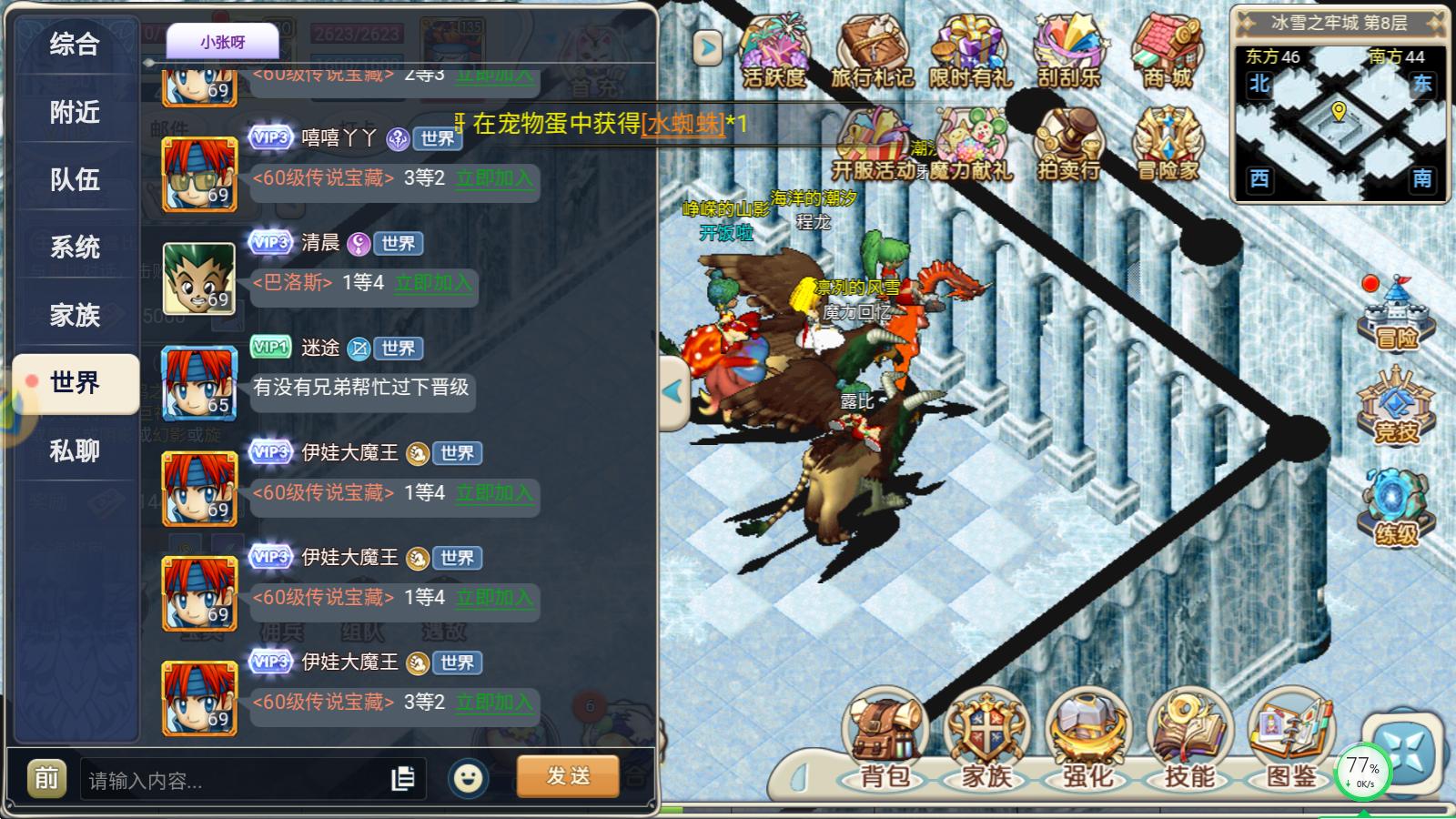Switch to the 私聊 chat tab
Image resolution: width=1456 pixels, height=819 pixels.
[x=77, y=450]
